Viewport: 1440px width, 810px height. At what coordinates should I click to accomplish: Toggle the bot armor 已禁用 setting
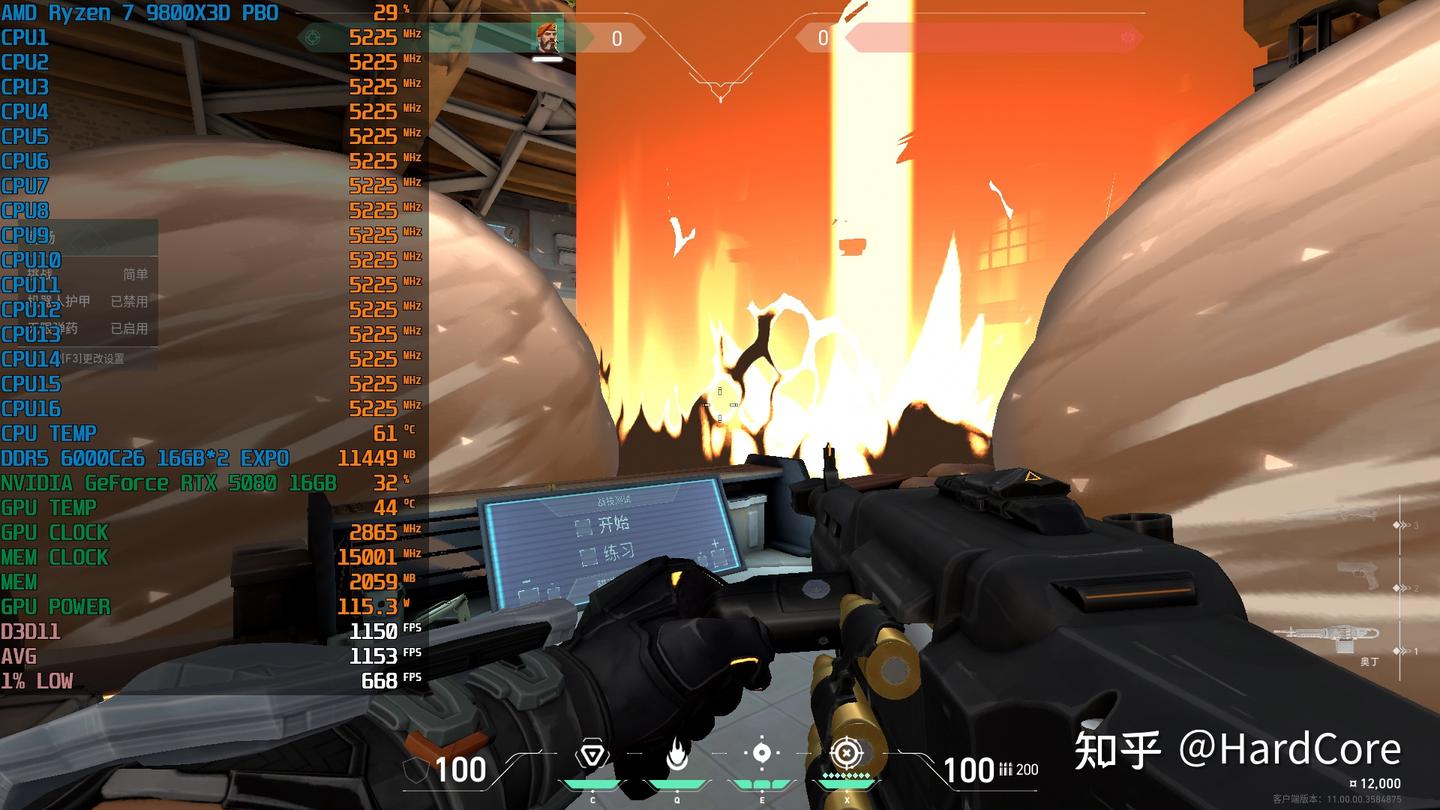(129, 301)
